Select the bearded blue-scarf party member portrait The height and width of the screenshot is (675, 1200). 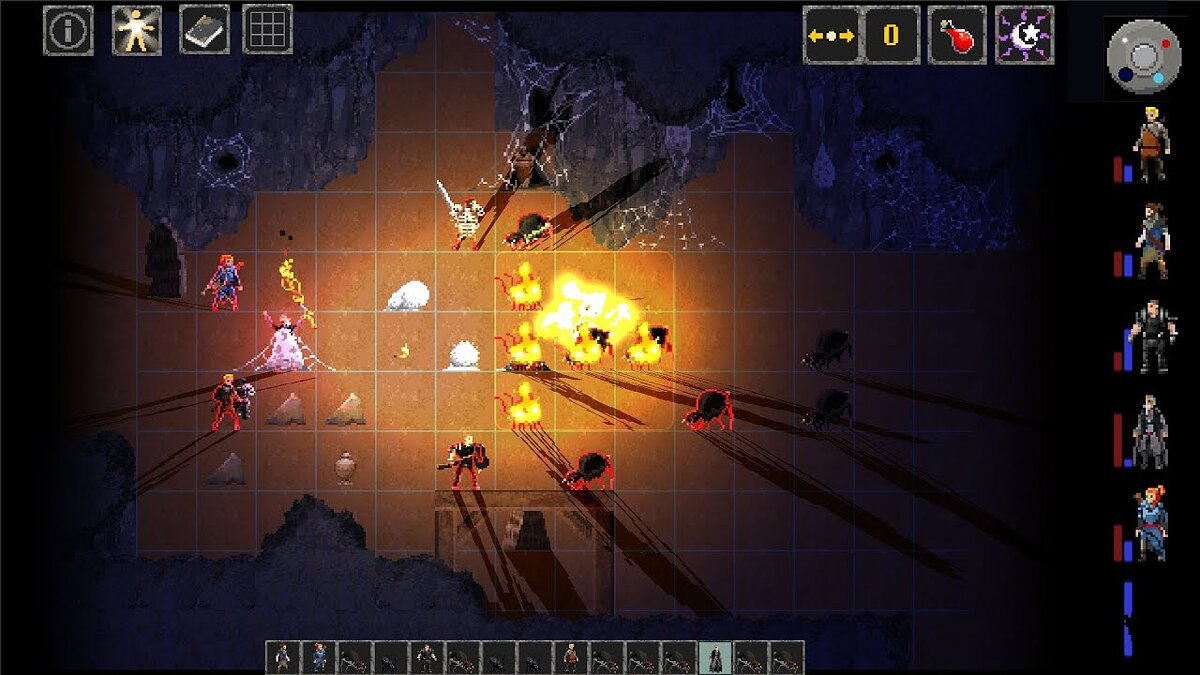coord(1151,241)
